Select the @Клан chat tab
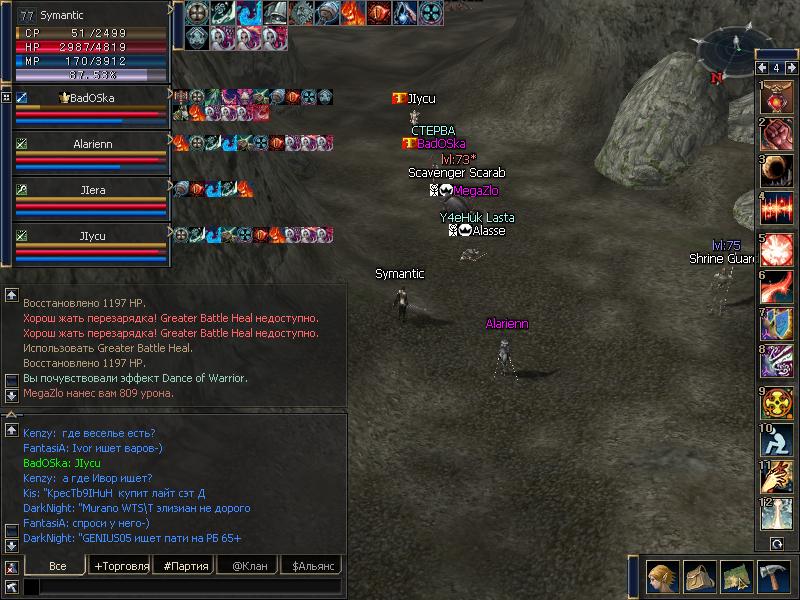800x600 pixels. coord(249,566)
